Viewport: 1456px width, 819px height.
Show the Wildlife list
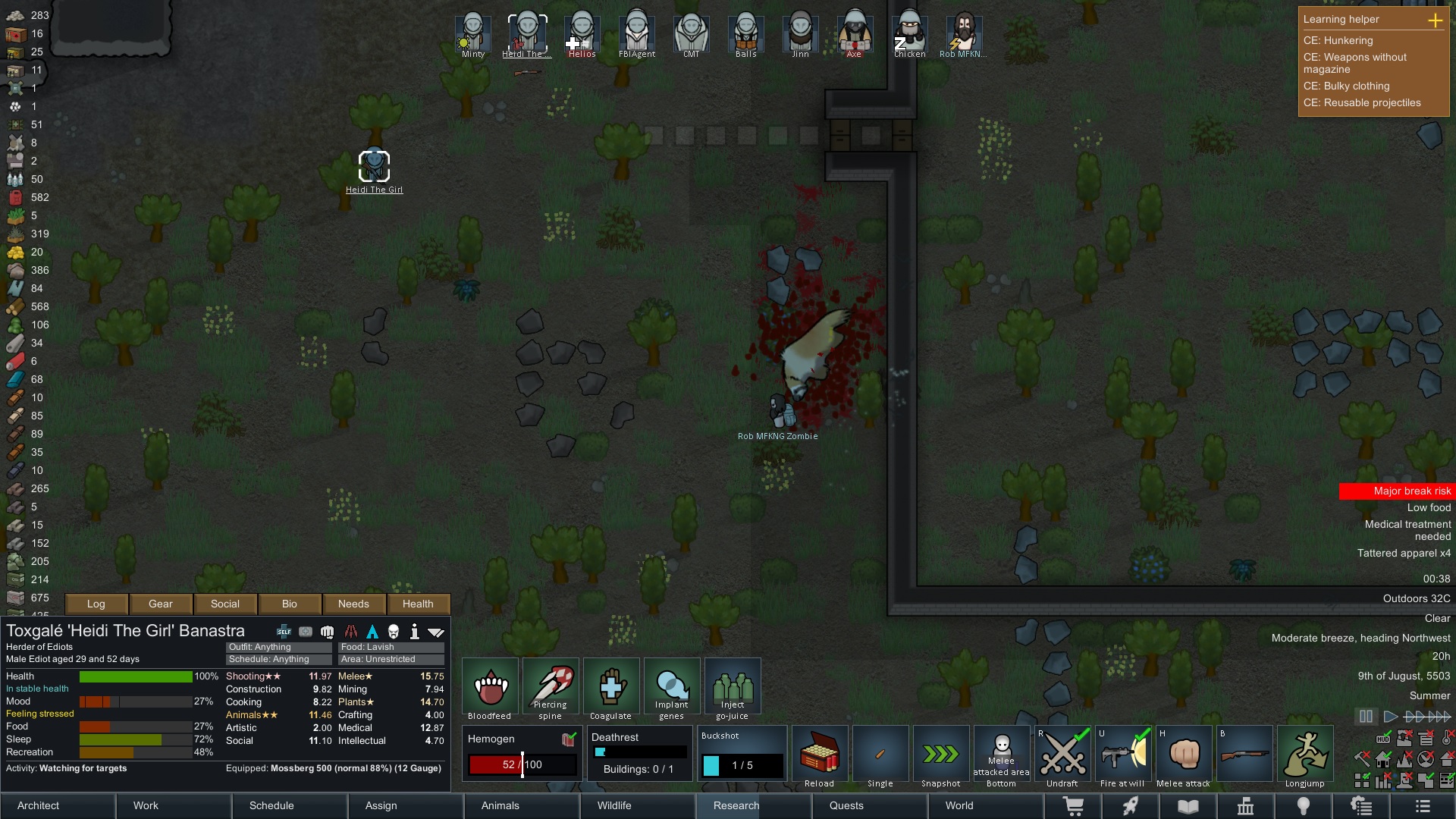click(637, 805)
